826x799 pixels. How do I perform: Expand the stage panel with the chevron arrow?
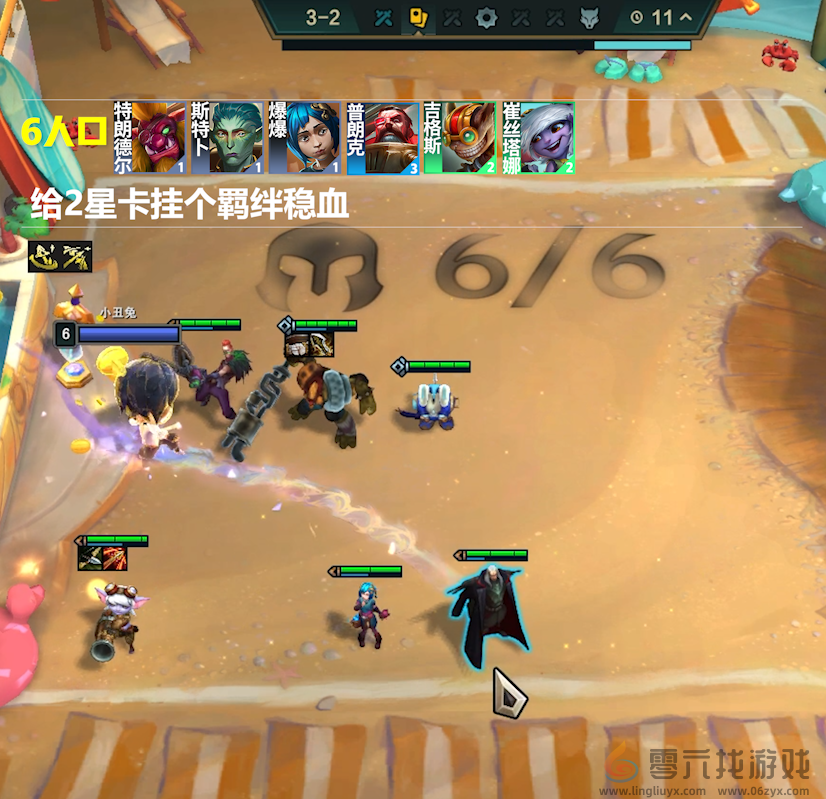click(x=685, y=17)
